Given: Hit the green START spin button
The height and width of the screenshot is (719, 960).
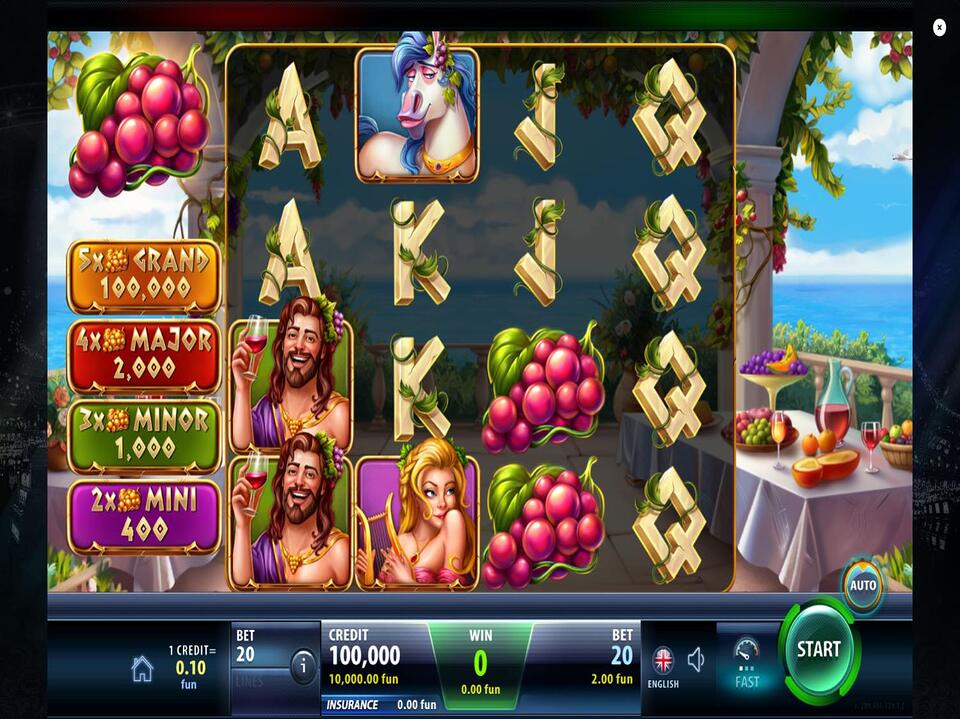Looking at the screenshot, I should (x=818, y=650).
